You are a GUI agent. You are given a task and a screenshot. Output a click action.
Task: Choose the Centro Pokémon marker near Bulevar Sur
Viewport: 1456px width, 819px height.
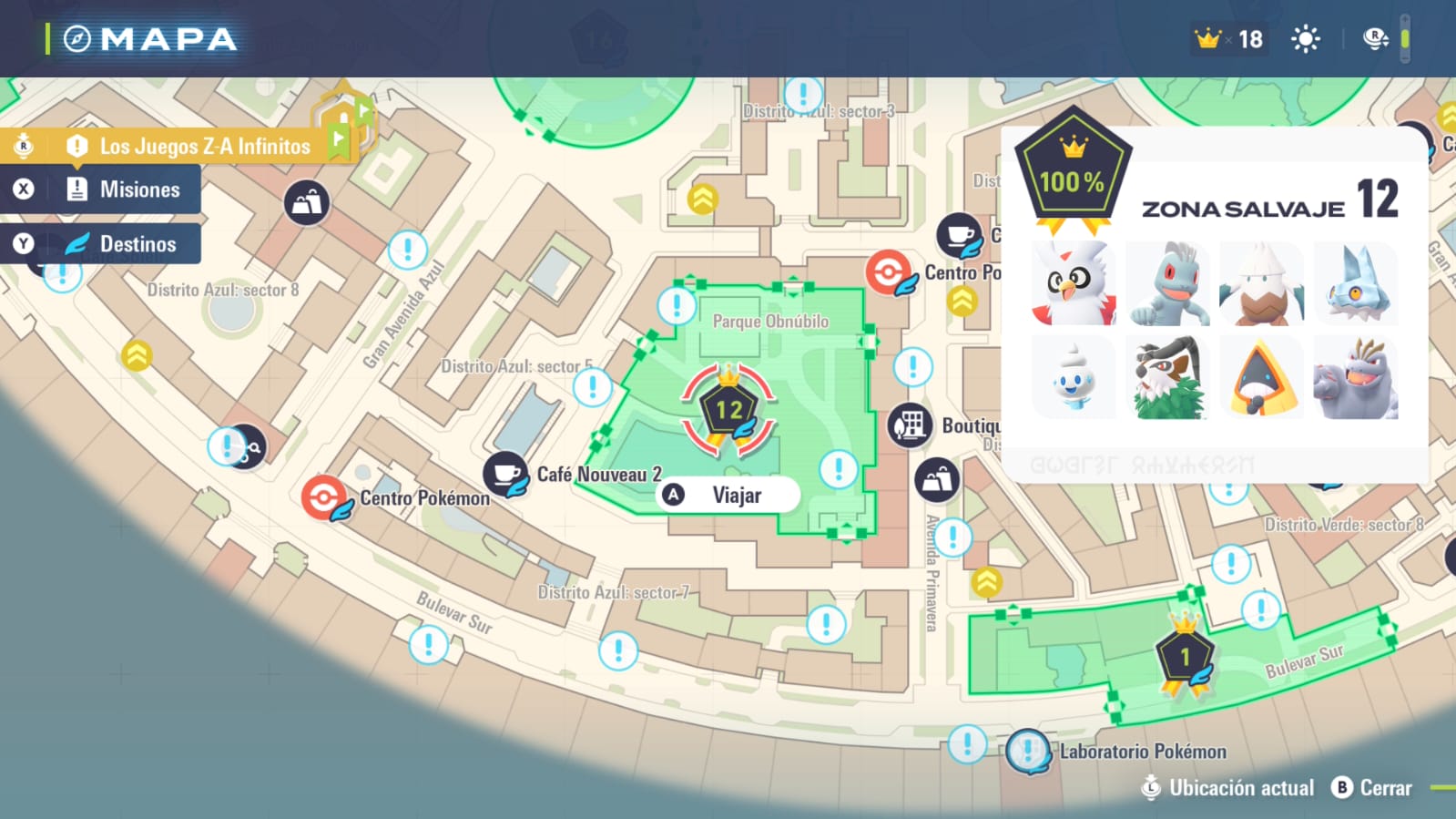click(324, 497)
